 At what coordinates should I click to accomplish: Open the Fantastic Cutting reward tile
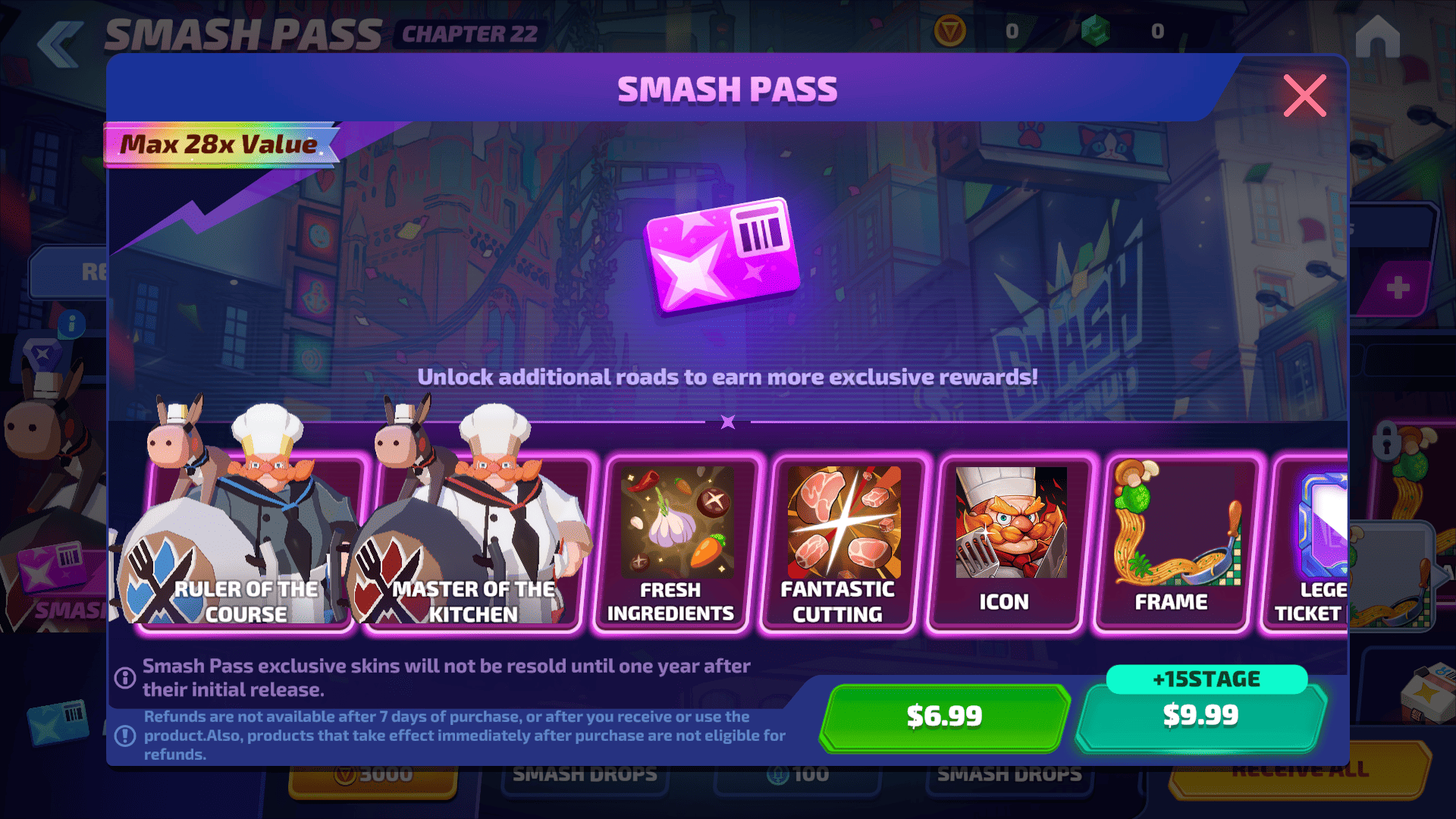click(838, 542)
